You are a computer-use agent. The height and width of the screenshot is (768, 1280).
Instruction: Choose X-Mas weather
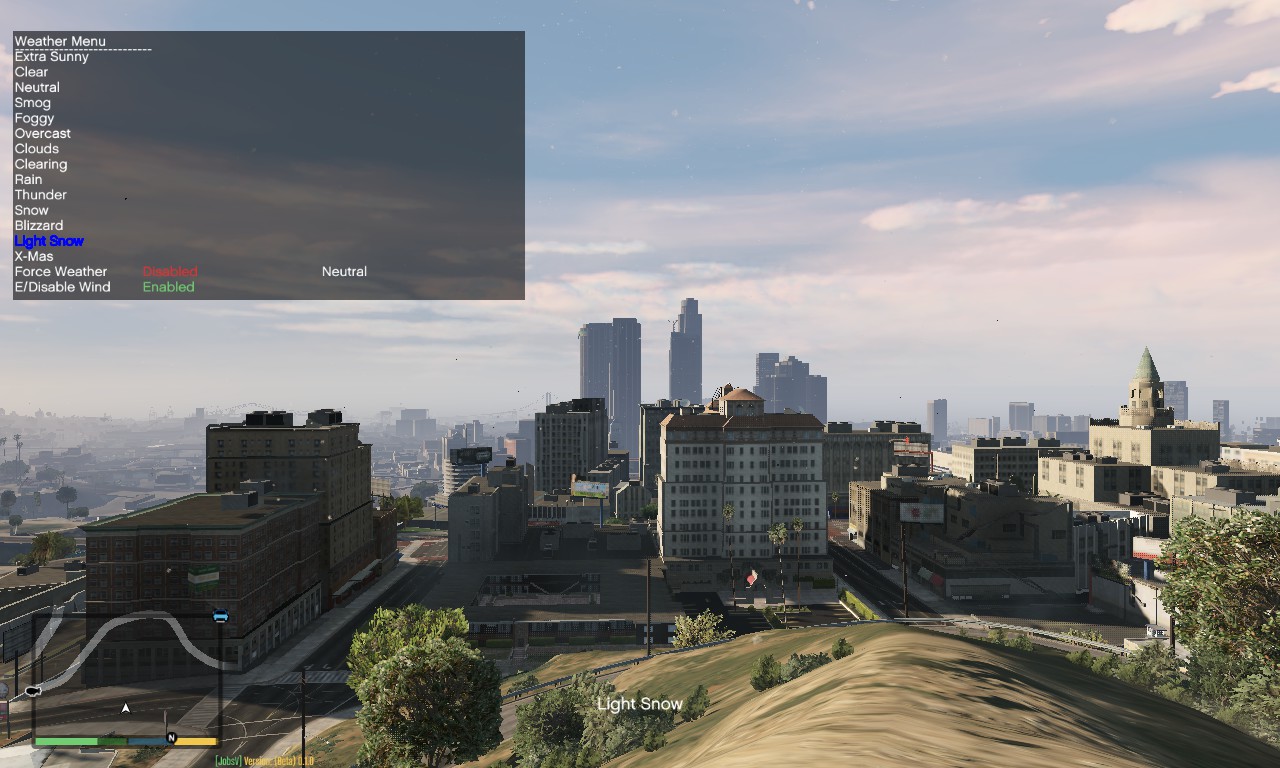[x=34, y=256]
